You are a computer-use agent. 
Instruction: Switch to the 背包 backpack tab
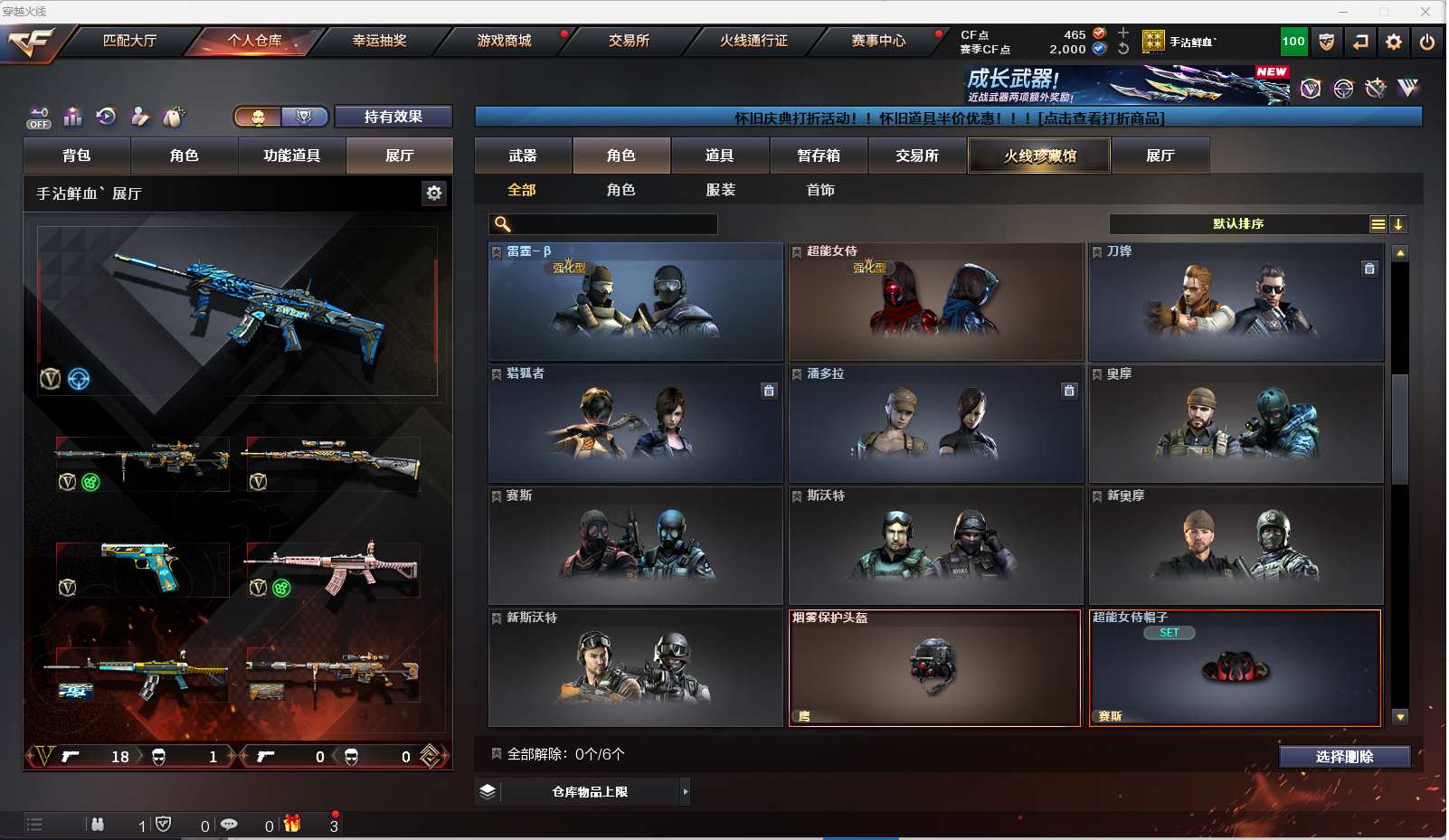click(77, 156)
